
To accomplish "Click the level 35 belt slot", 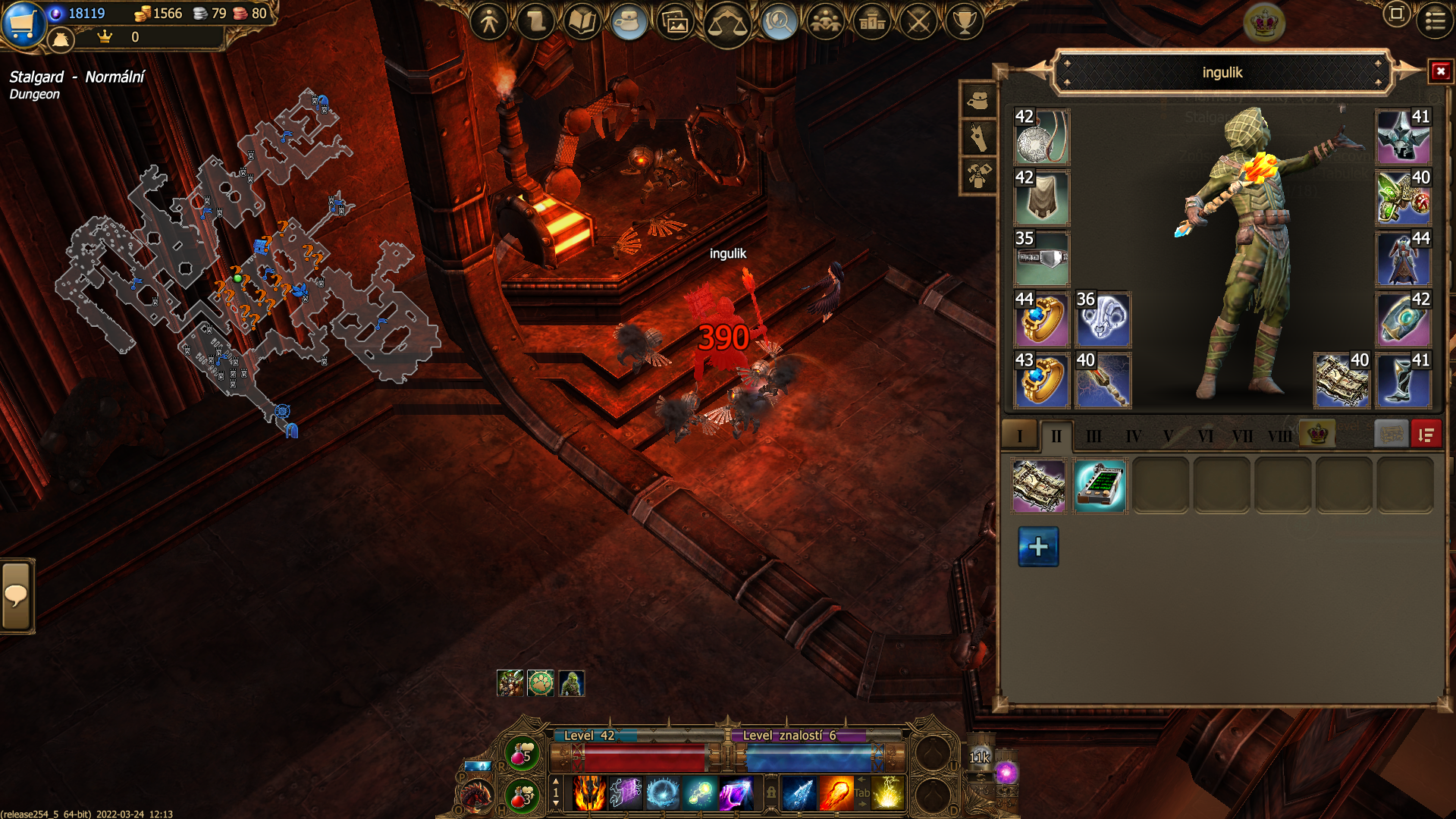I will pyautogui.click(x=1041, y=259).
